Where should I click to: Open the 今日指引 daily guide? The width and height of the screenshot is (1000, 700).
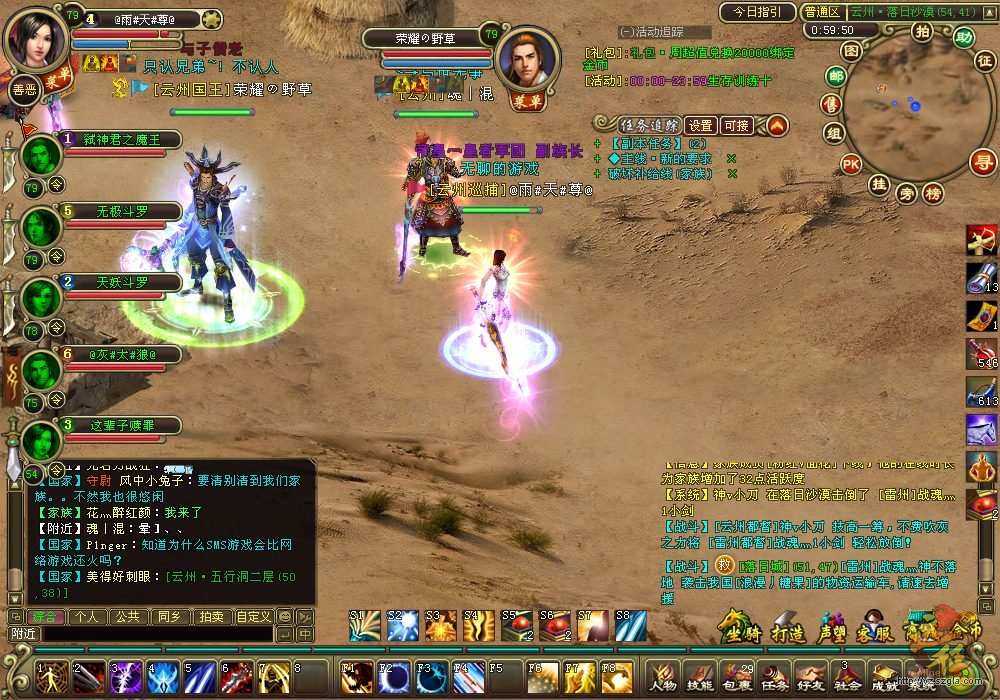[x=755, y=13]
